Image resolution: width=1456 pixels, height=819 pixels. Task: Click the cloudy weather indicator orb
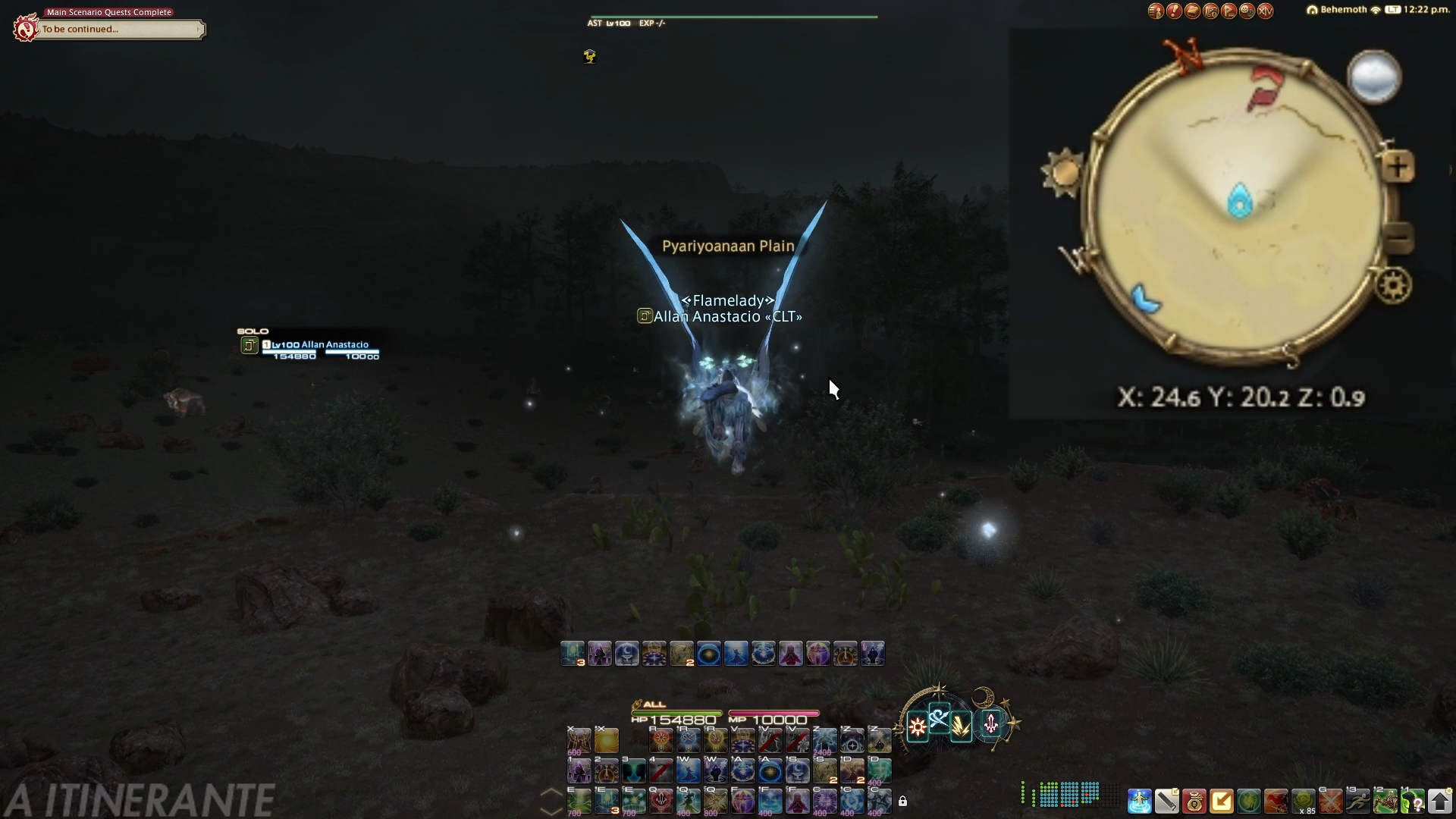click(1373, 77)
